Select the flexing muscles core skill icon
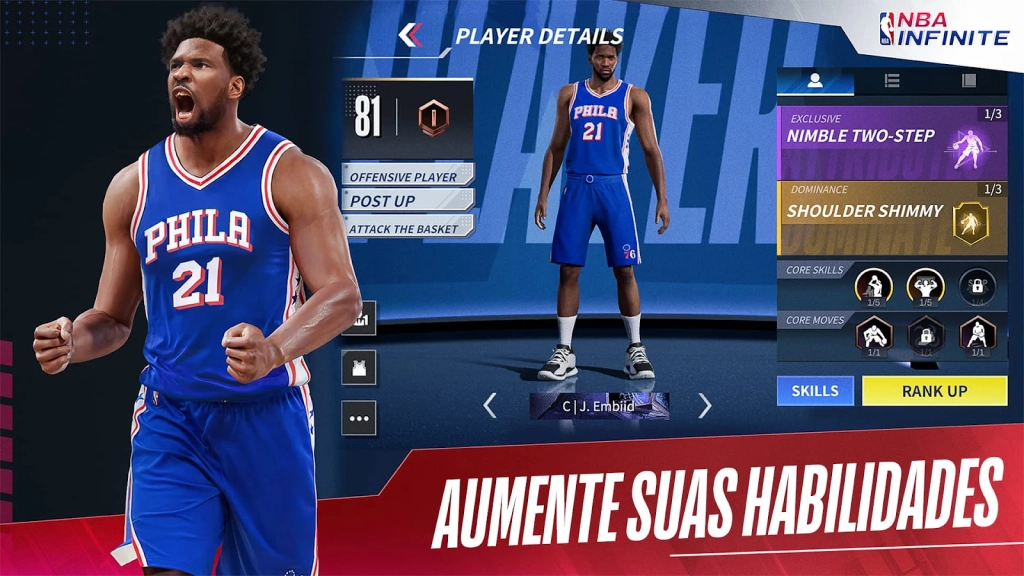 (925, 286)
